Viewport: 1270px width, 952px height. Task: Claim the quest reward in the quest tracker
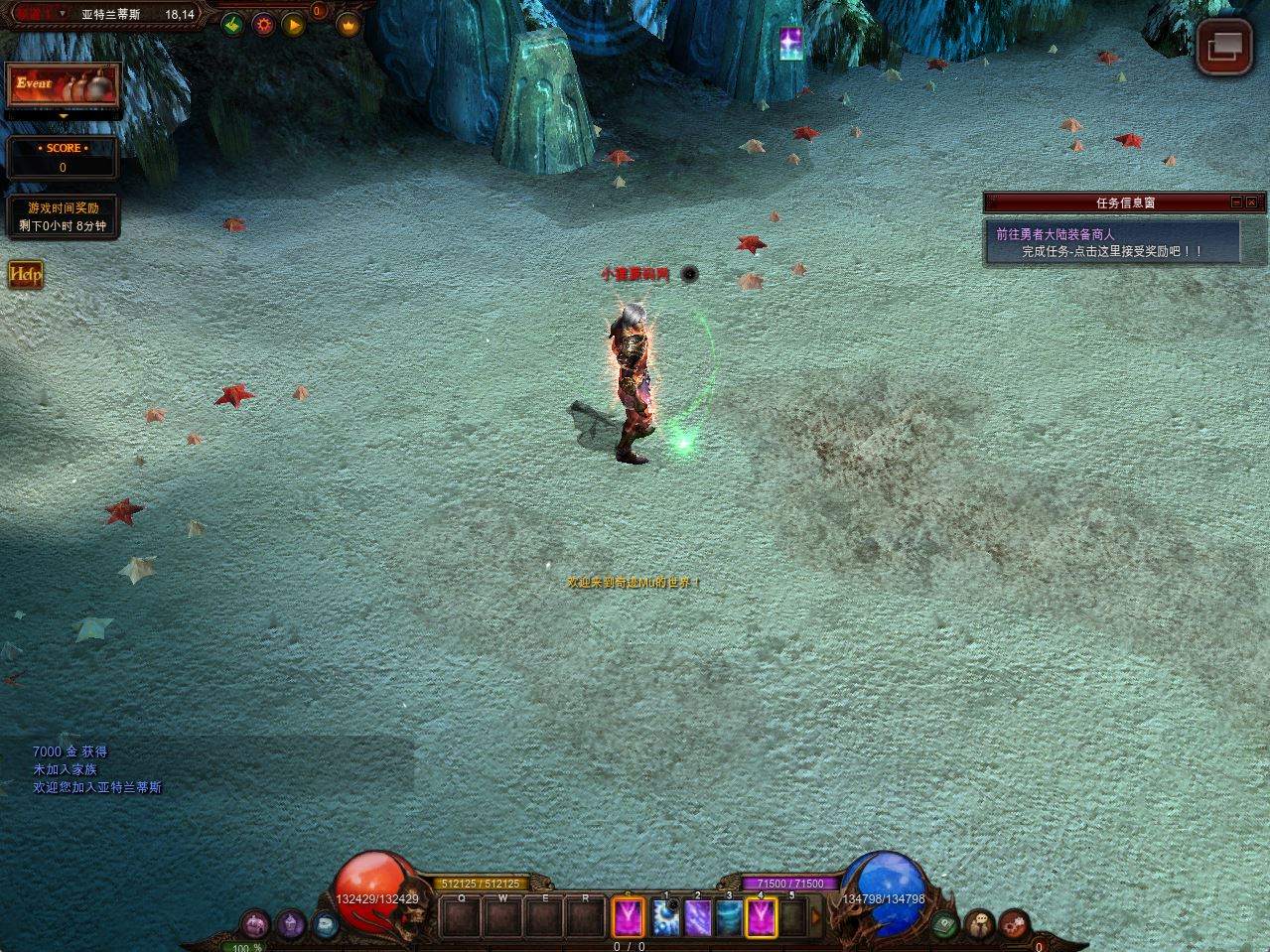[1112, 251]
